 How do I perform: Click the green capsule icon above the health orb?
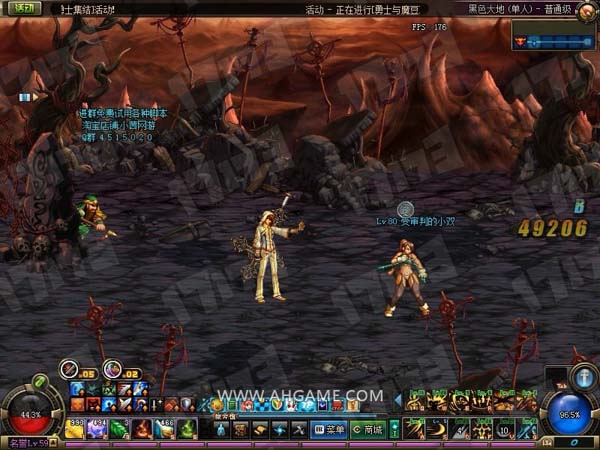pos(40,381)
